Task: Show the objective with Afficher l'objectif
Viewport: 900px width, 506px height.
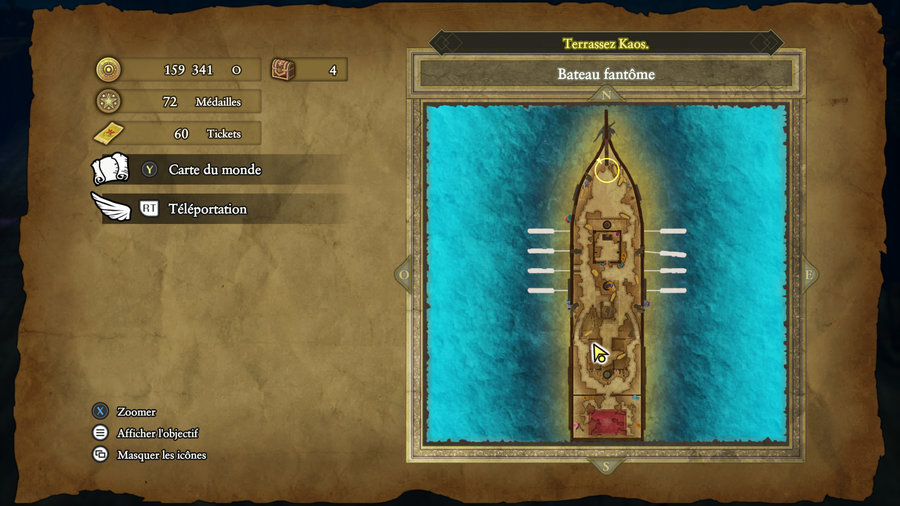Action: (x=157, y=433)
